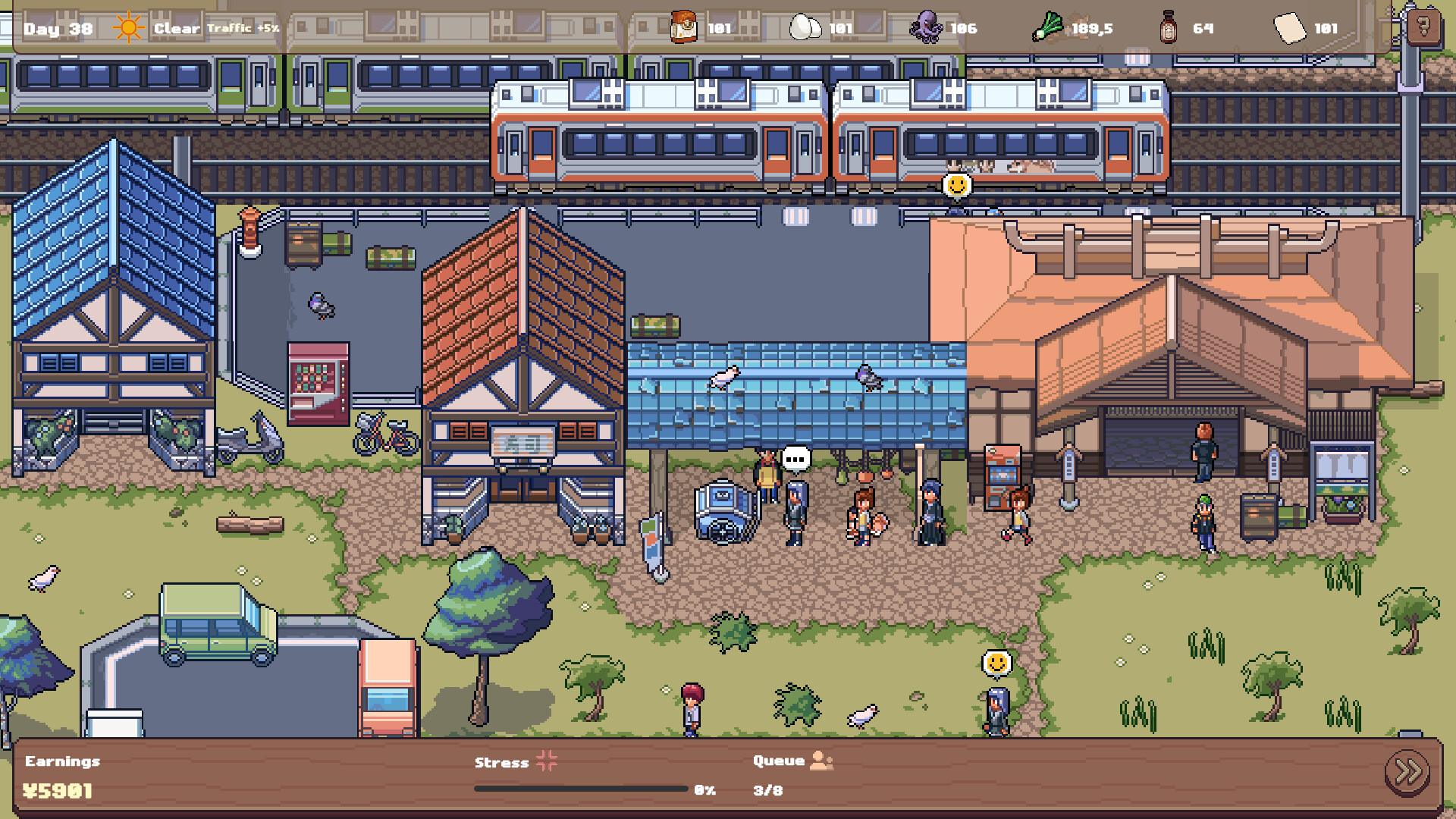This screenshot has height=819, width=1456.
Task: Toggle fast-forward with the double-arrow button
Action: click(x=1407, y=774)
